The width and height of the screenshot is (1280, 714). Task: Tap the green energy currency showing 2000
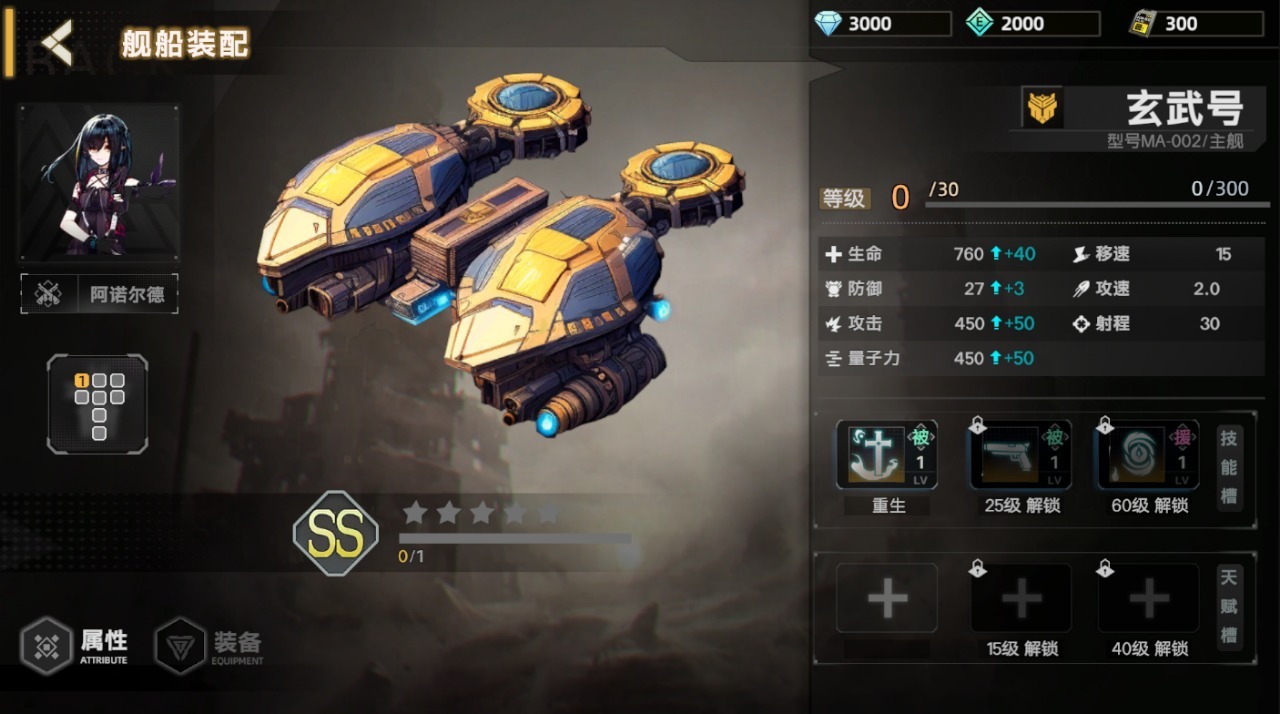click(1033, 24)
